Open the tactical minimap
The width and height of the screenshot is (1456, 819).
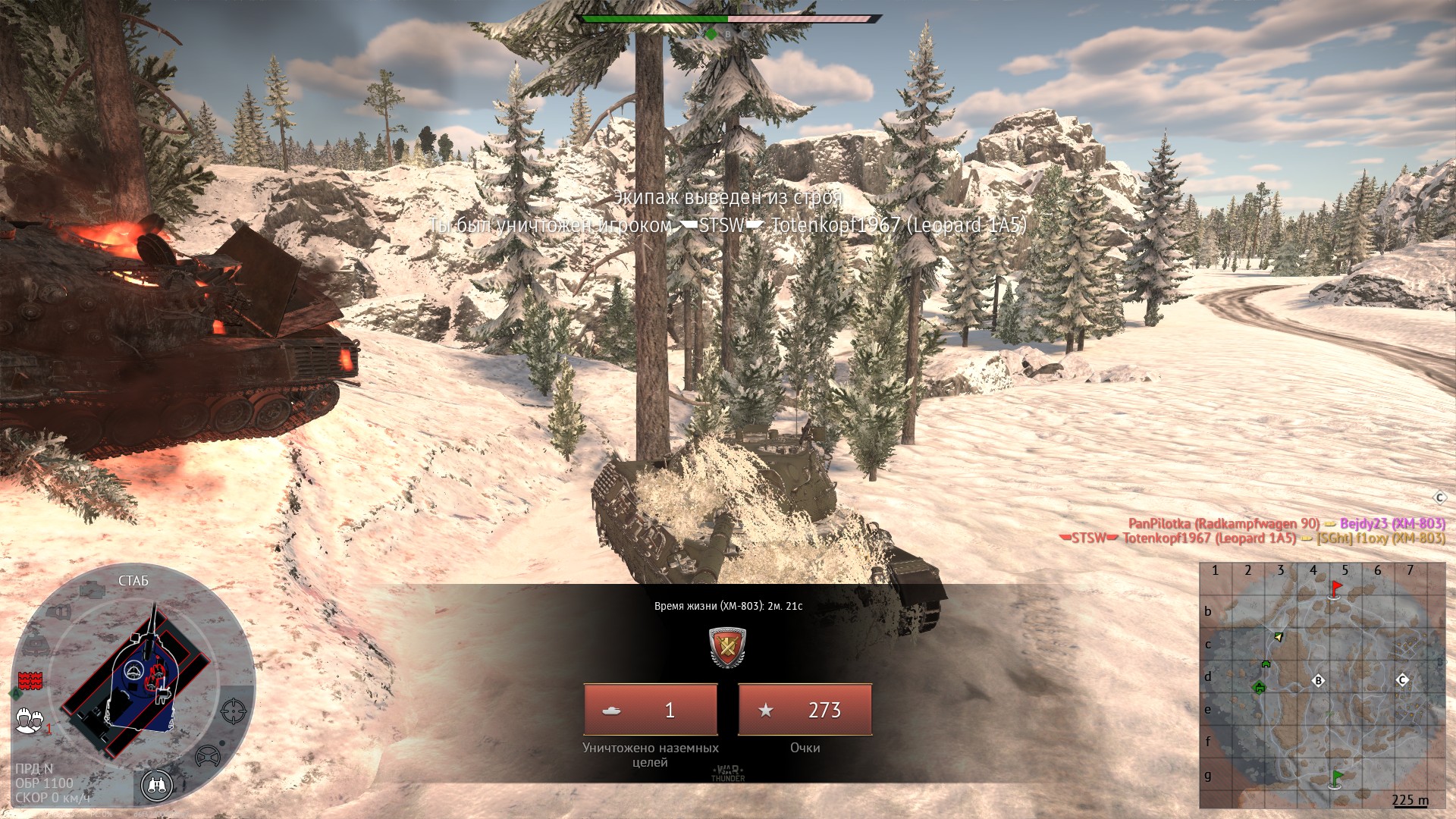[x=1322, y=686]
